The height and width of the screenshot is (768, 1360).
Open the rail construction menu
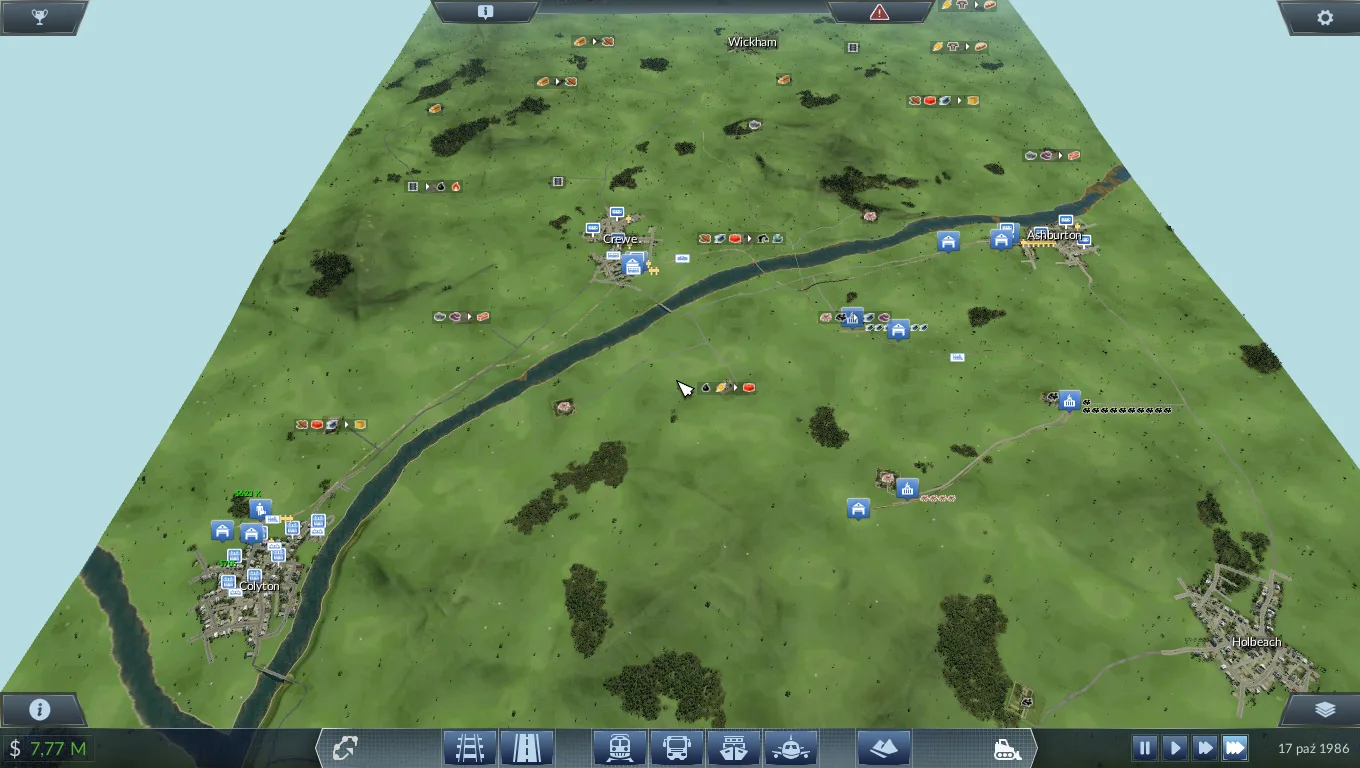point(470,747)
